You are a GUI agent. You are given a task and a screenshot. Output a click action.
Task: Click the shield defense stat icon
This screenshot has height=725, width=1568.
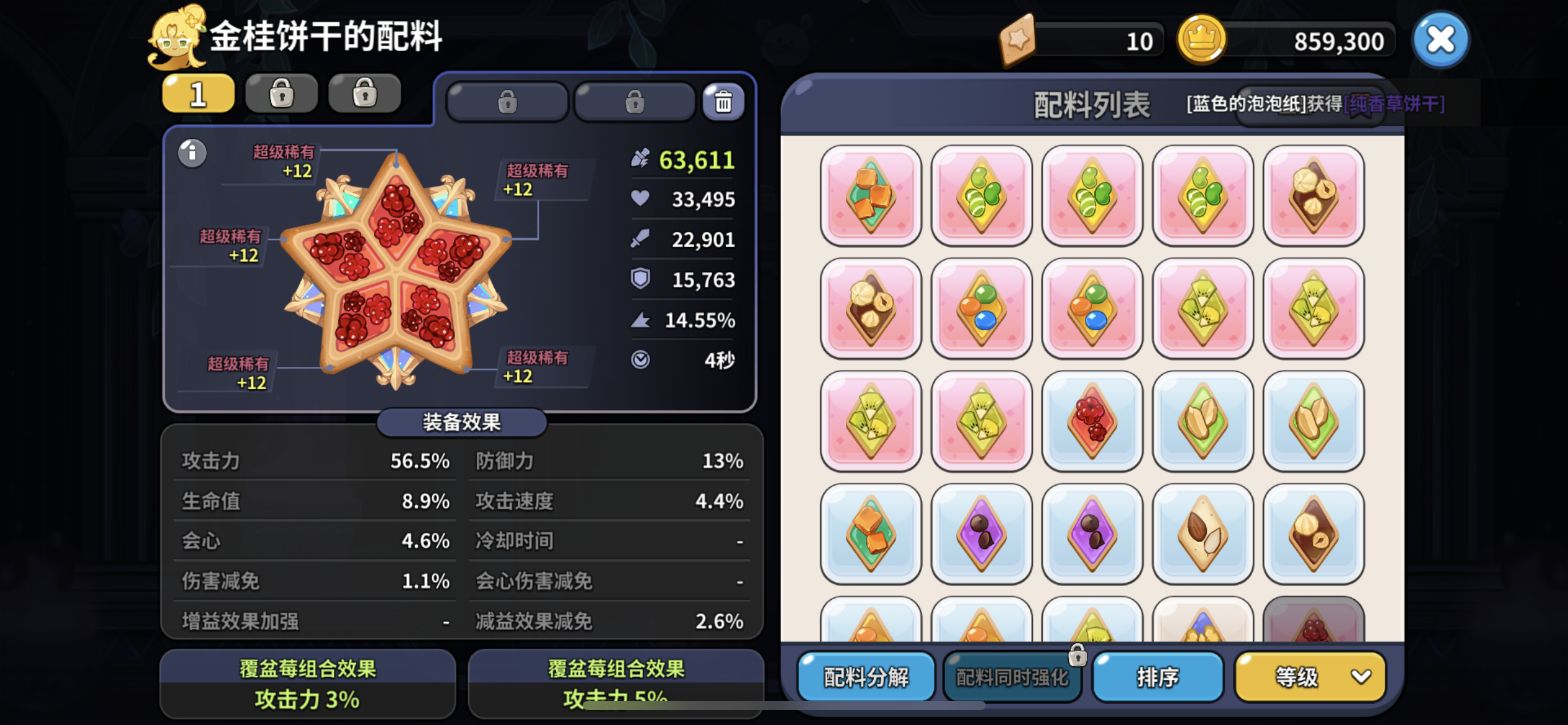641,280
